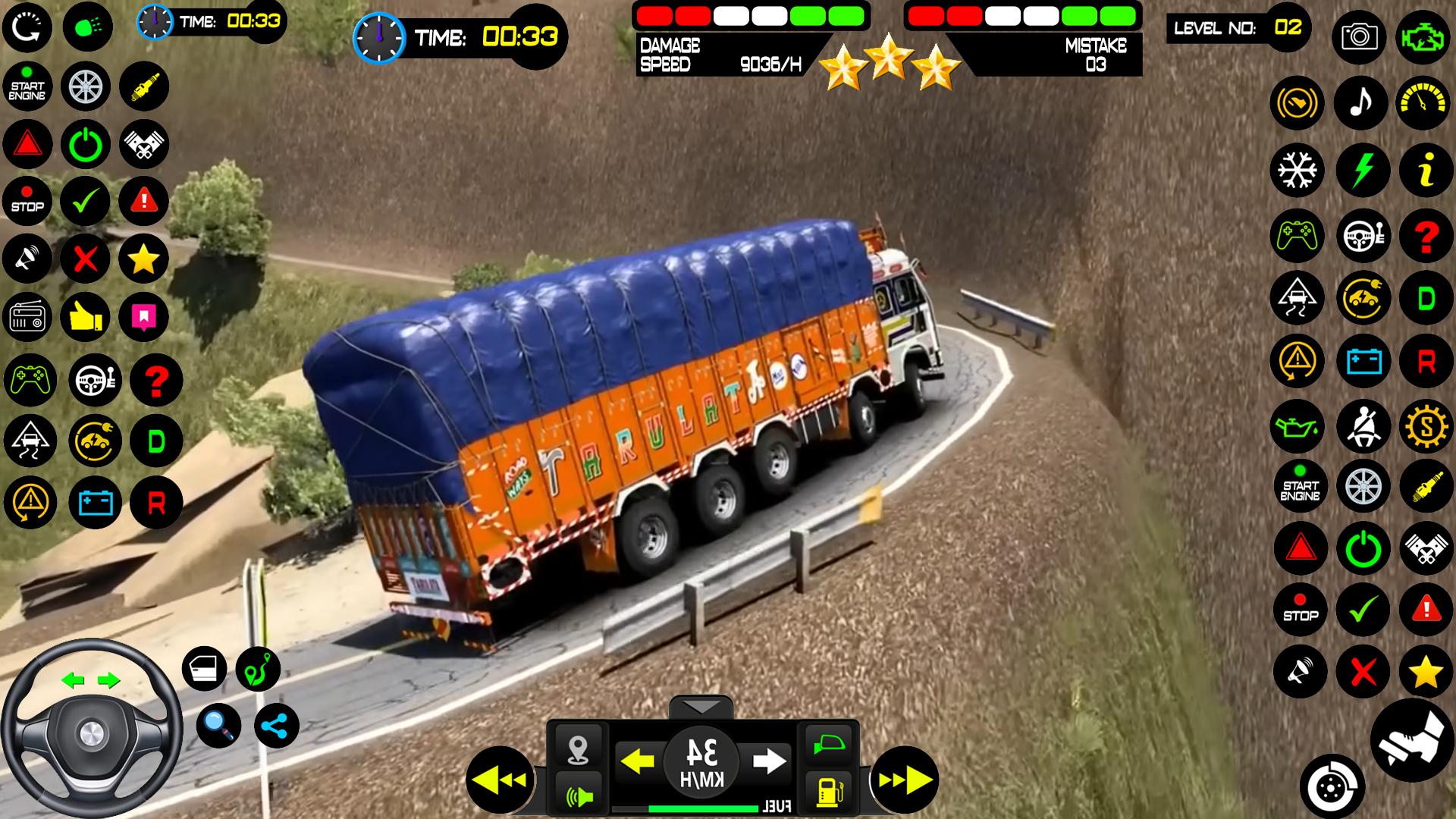The height and width of the screenshot is (819, 1456).
Task: Click the pink bookmark icon
Action: tap(143, 315)
